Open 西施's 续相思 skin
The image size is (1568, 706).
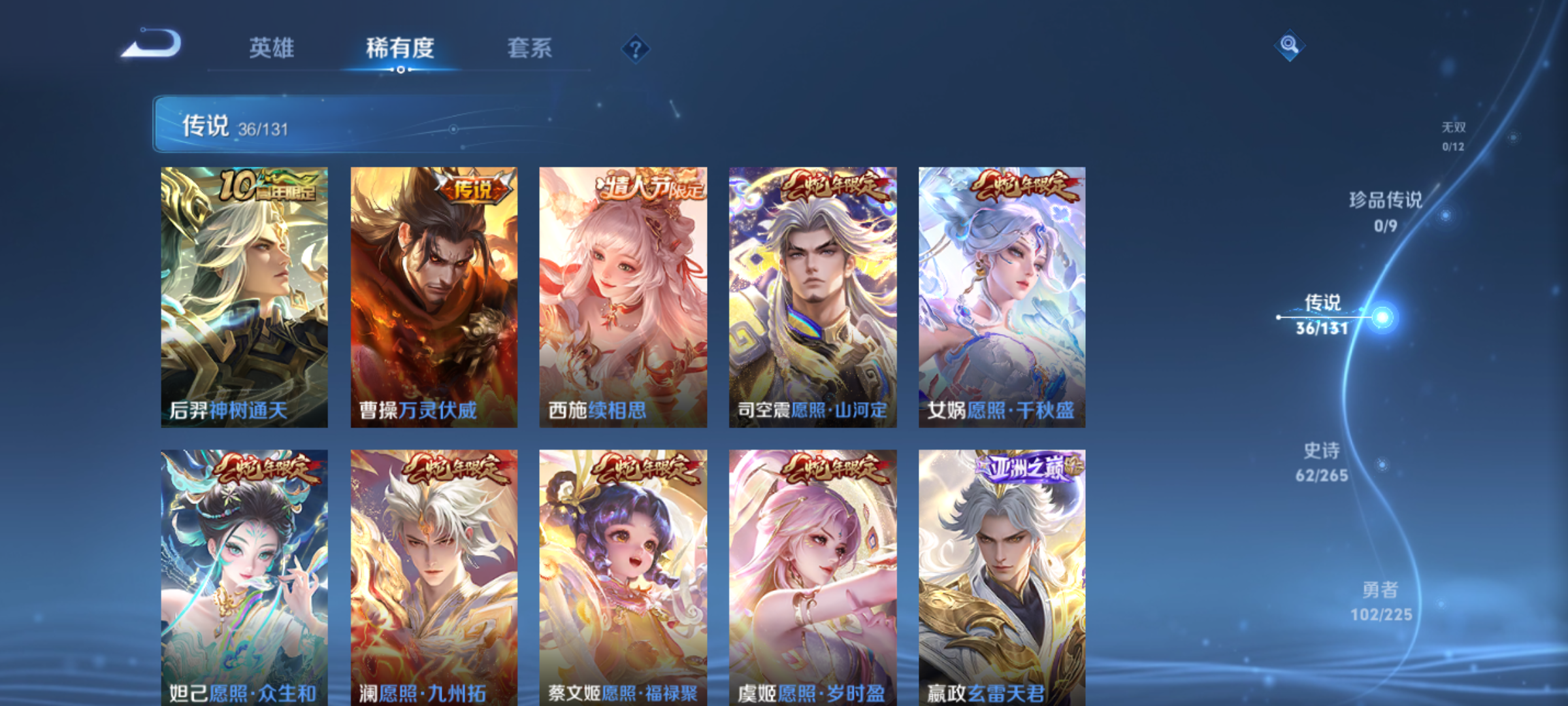624,294
